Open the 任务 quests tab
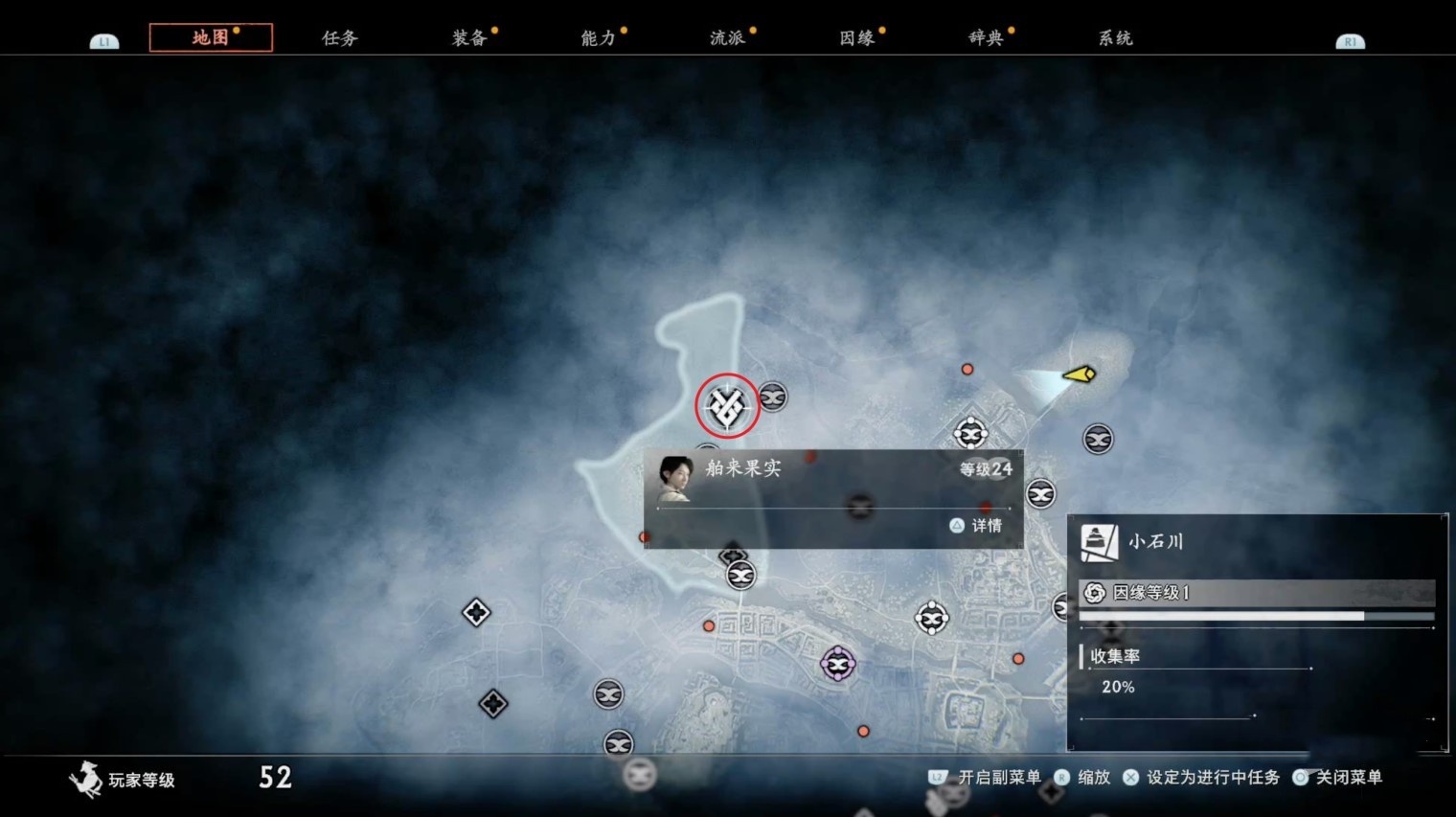 pos(340,38)
